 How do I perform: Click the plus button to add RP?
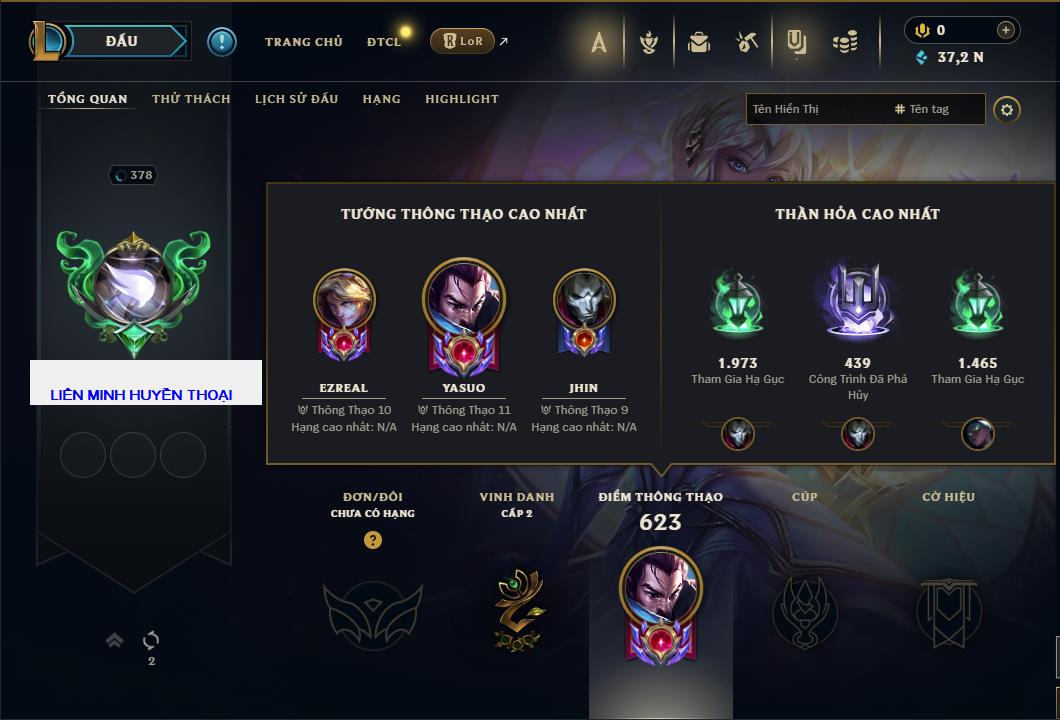1005,30
